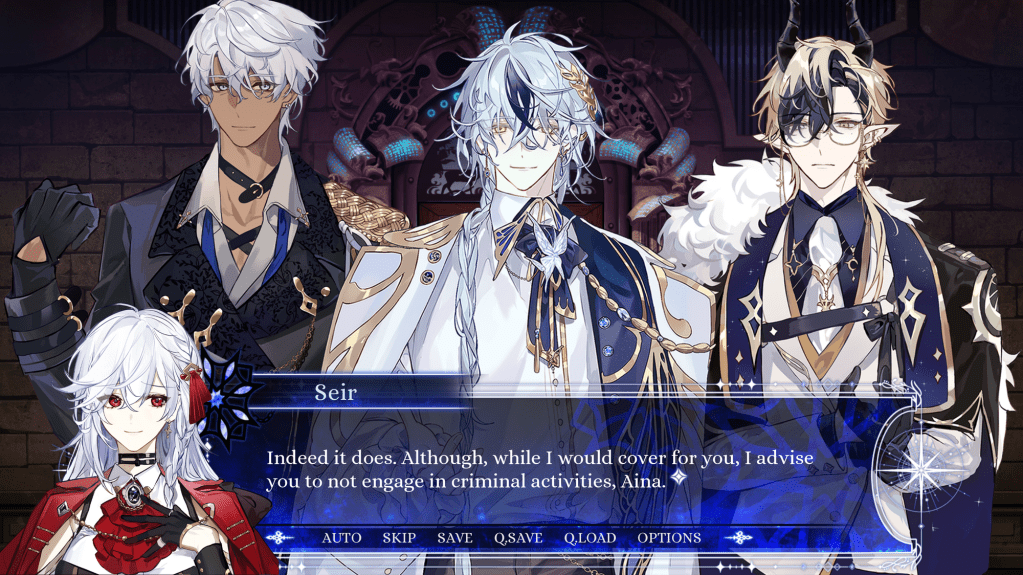This screenshot has height=575, width=1023.
Task: Open the SAVE menu
Action: click(x=455, y=538)
